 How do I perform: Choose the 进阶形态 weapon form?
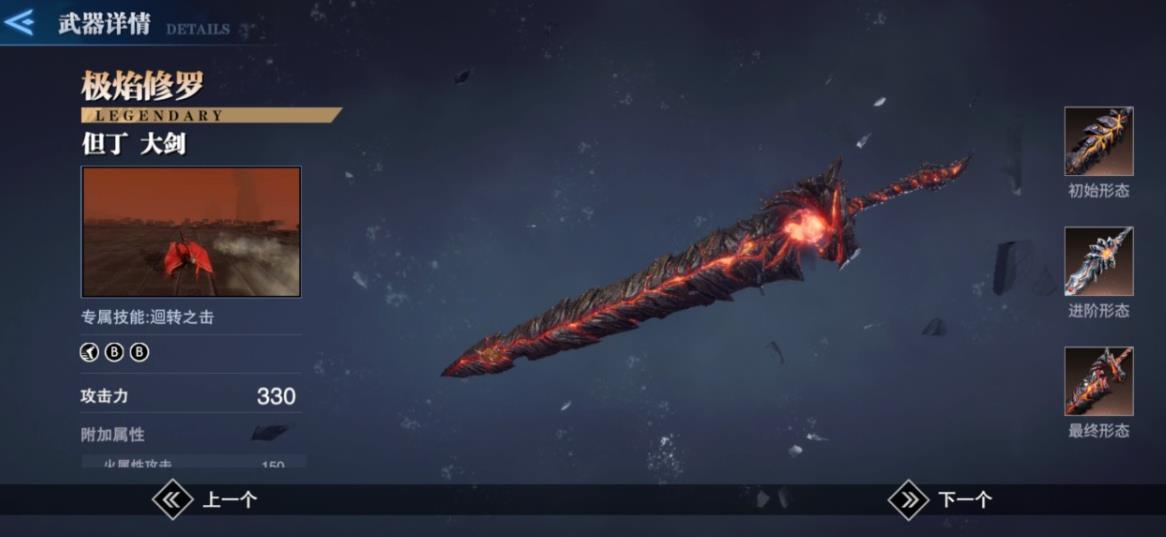pos(1098,261)
